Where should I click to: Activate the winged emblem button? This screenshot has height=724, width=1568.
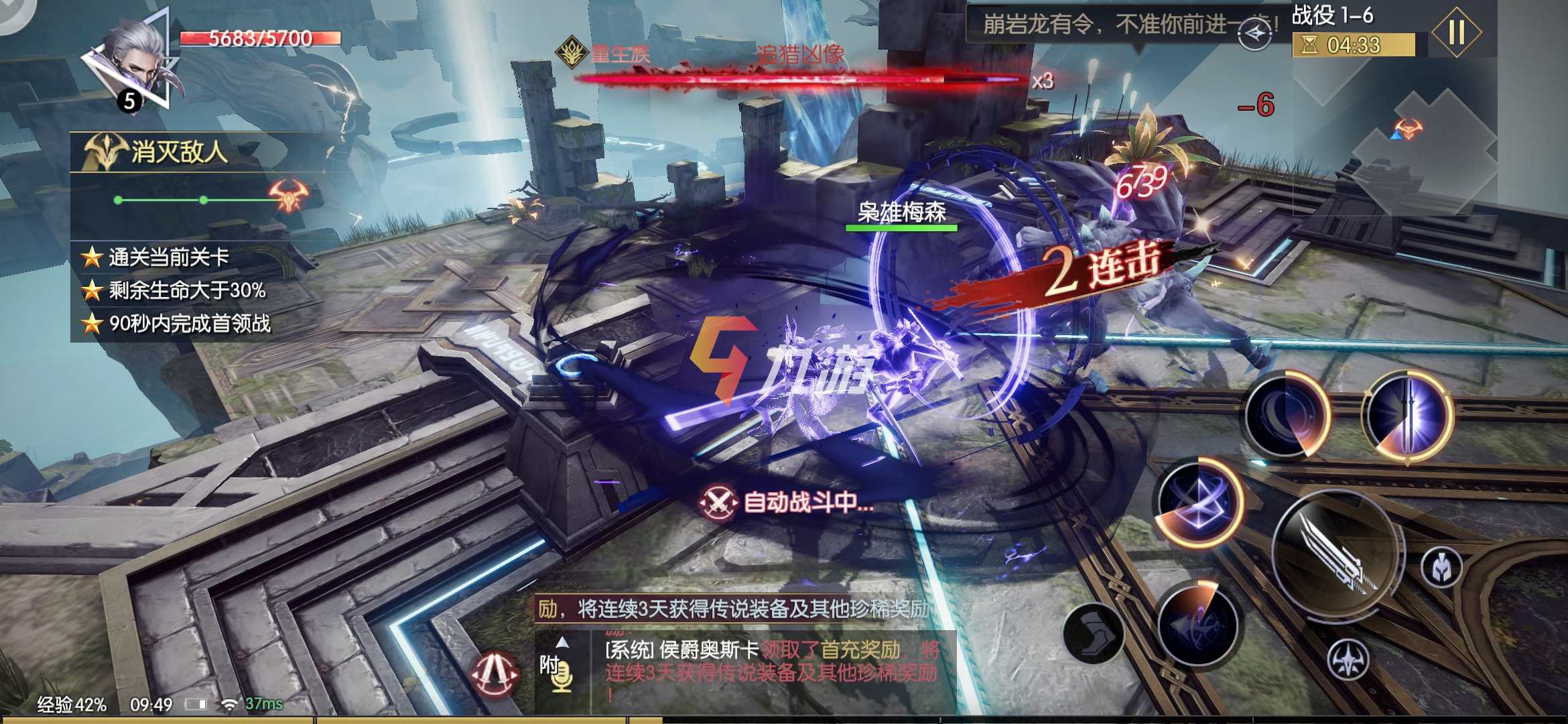tap(1348, 660)
